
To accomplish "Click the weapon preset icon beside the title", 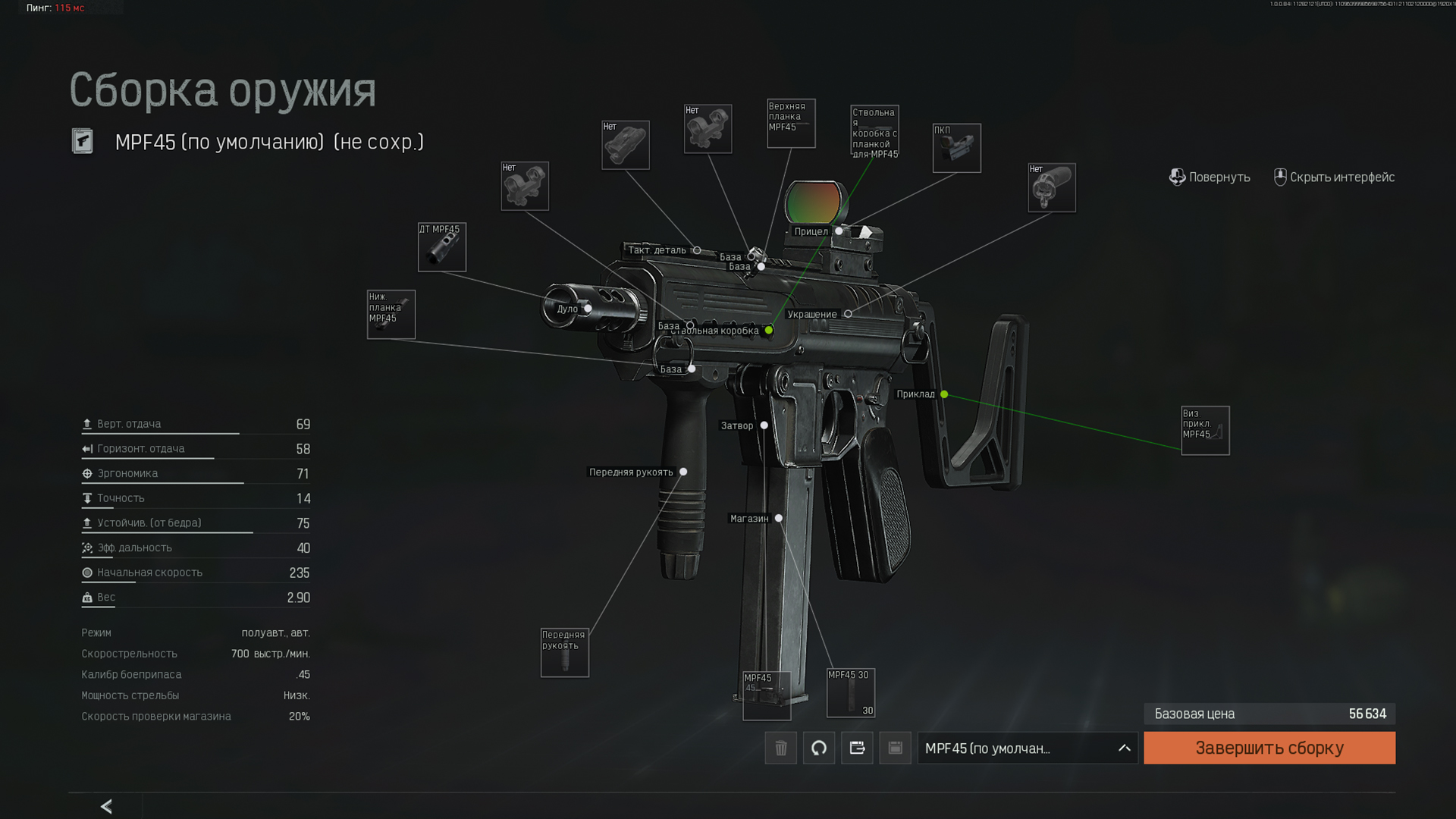I will point(83,141).
